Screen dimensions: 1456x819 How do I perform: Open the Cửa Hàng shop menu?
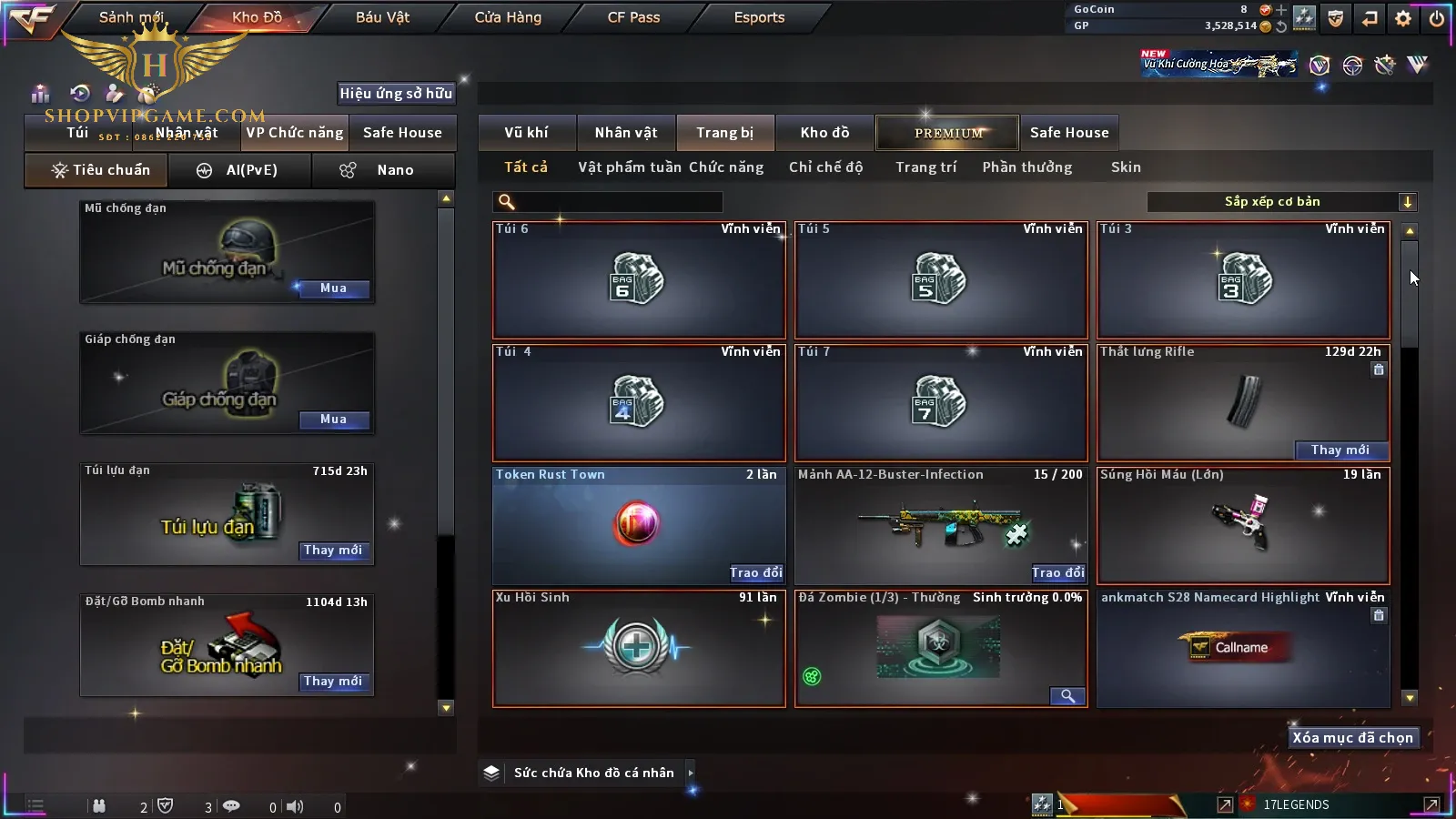(508, 17)
